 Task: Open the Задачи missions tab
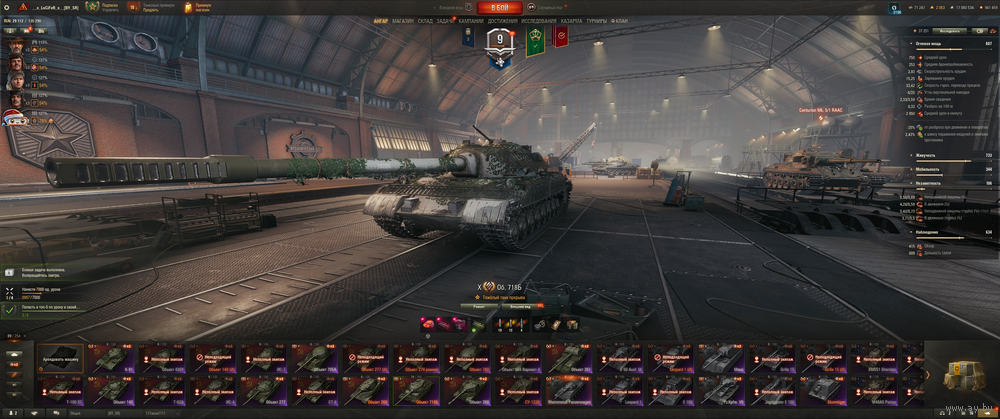[x=446, y=19]
